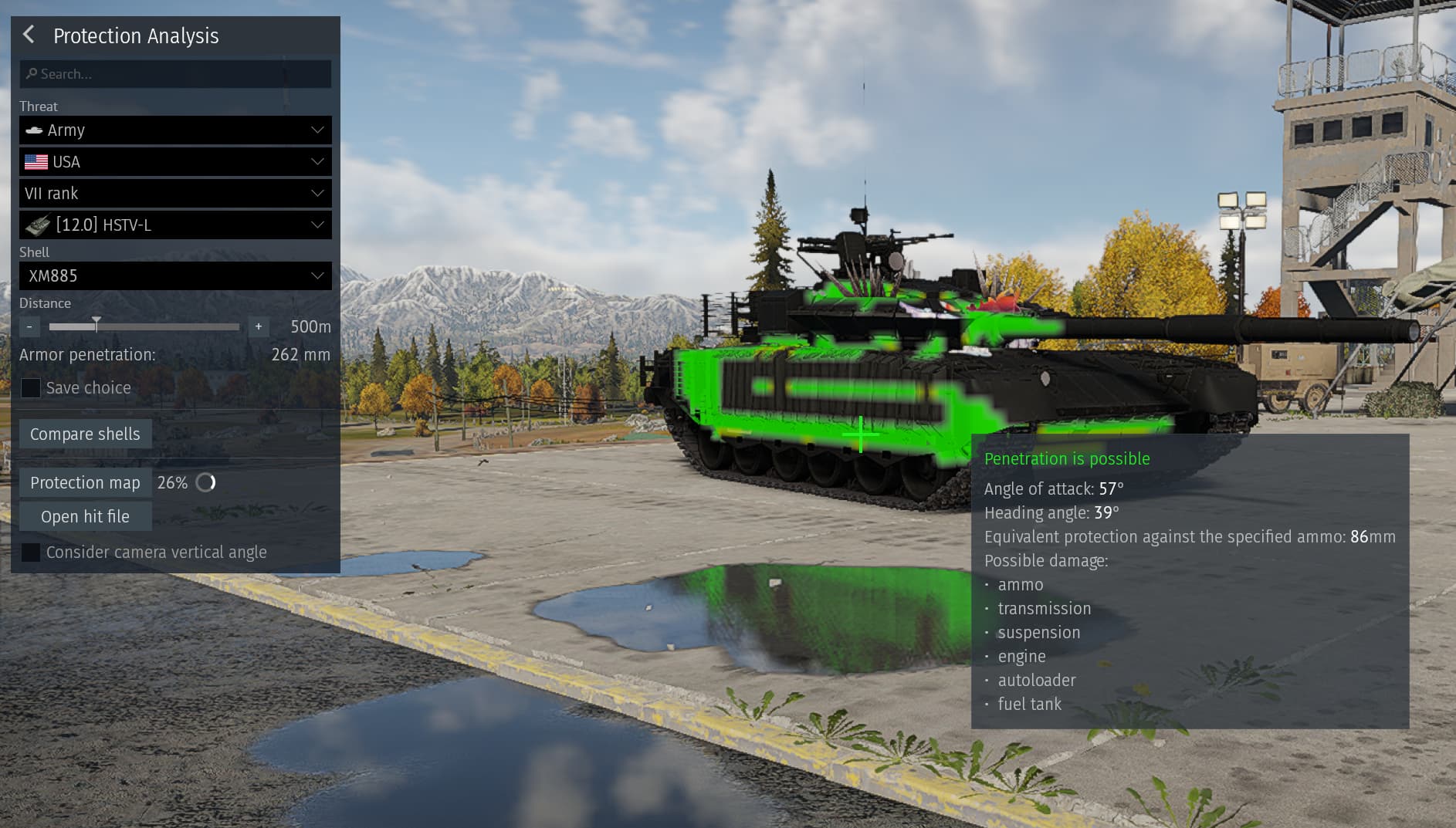Screen dimensions: 1456x828
Task: Open the VII rank dropdown
Action: pyautogui.click(x=175, y=194)
